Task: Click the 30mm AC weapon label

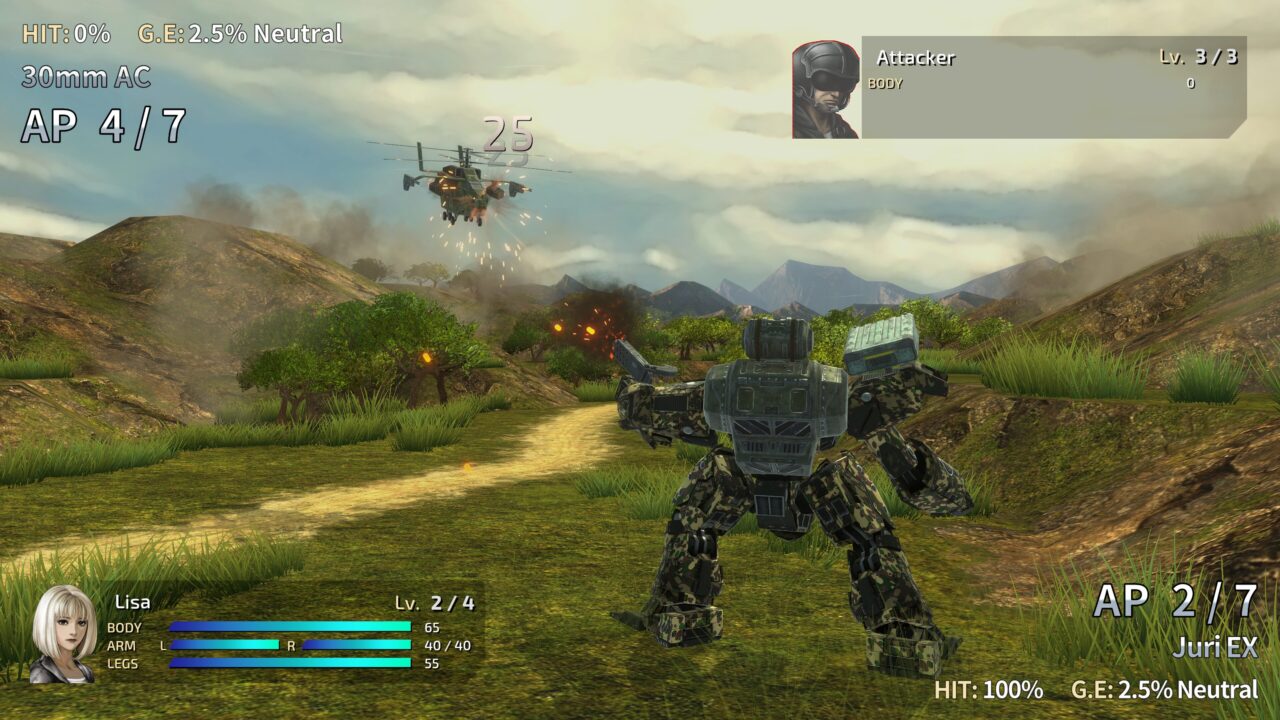Action: (x=85, y=73)
